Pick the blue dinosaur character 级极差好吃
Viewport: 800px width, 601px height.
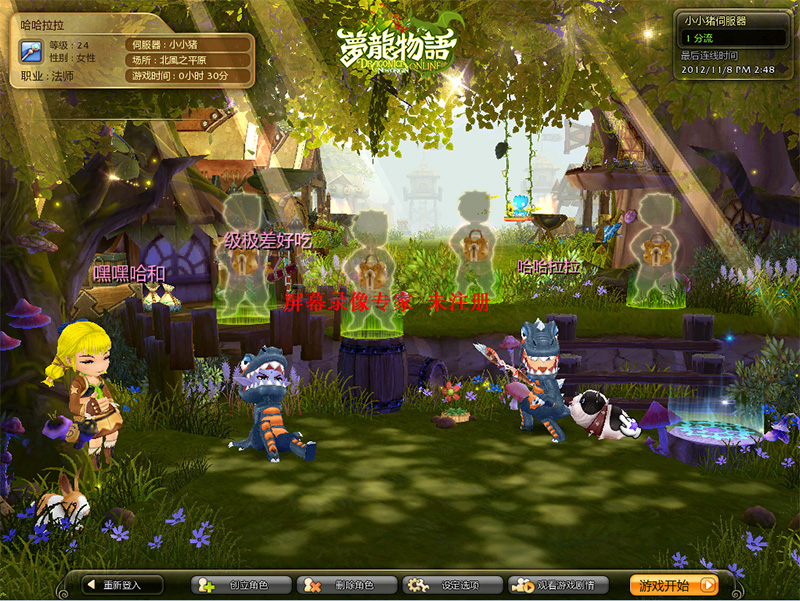tap(265, 400)
